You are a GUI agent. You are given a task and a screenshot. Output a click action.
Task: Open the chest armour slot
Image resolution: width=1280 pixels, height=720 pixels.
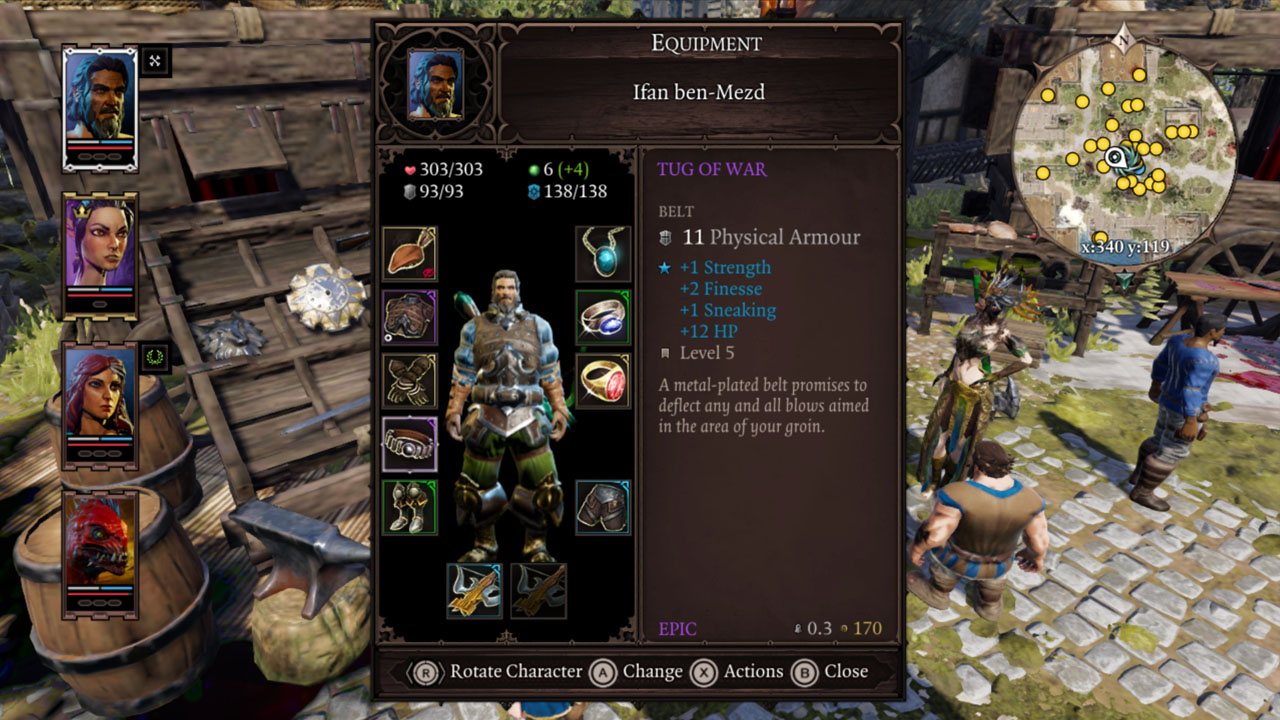tap(409, 315)
